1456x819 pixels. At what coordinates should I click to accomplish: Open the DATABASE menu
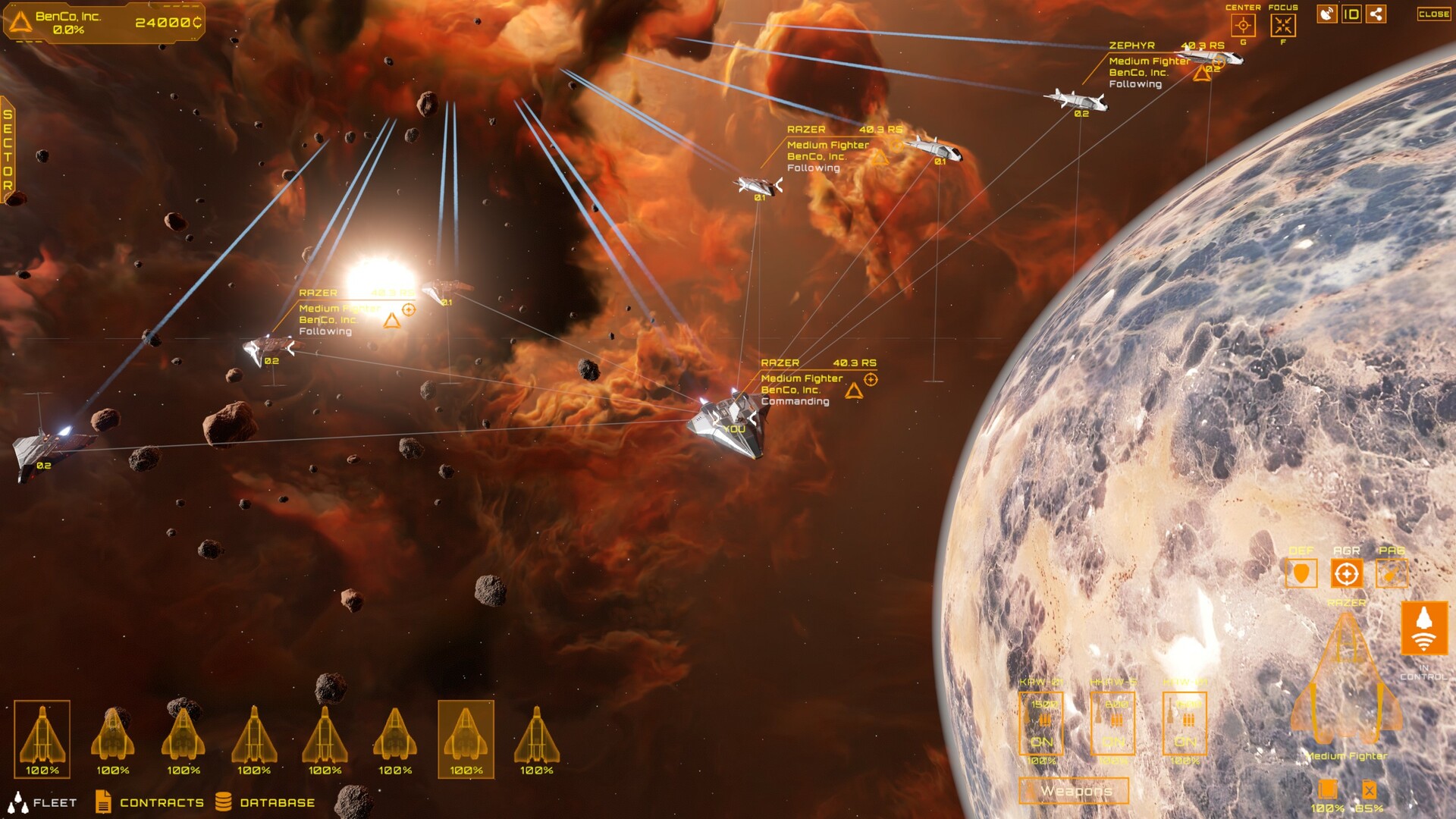277,802
